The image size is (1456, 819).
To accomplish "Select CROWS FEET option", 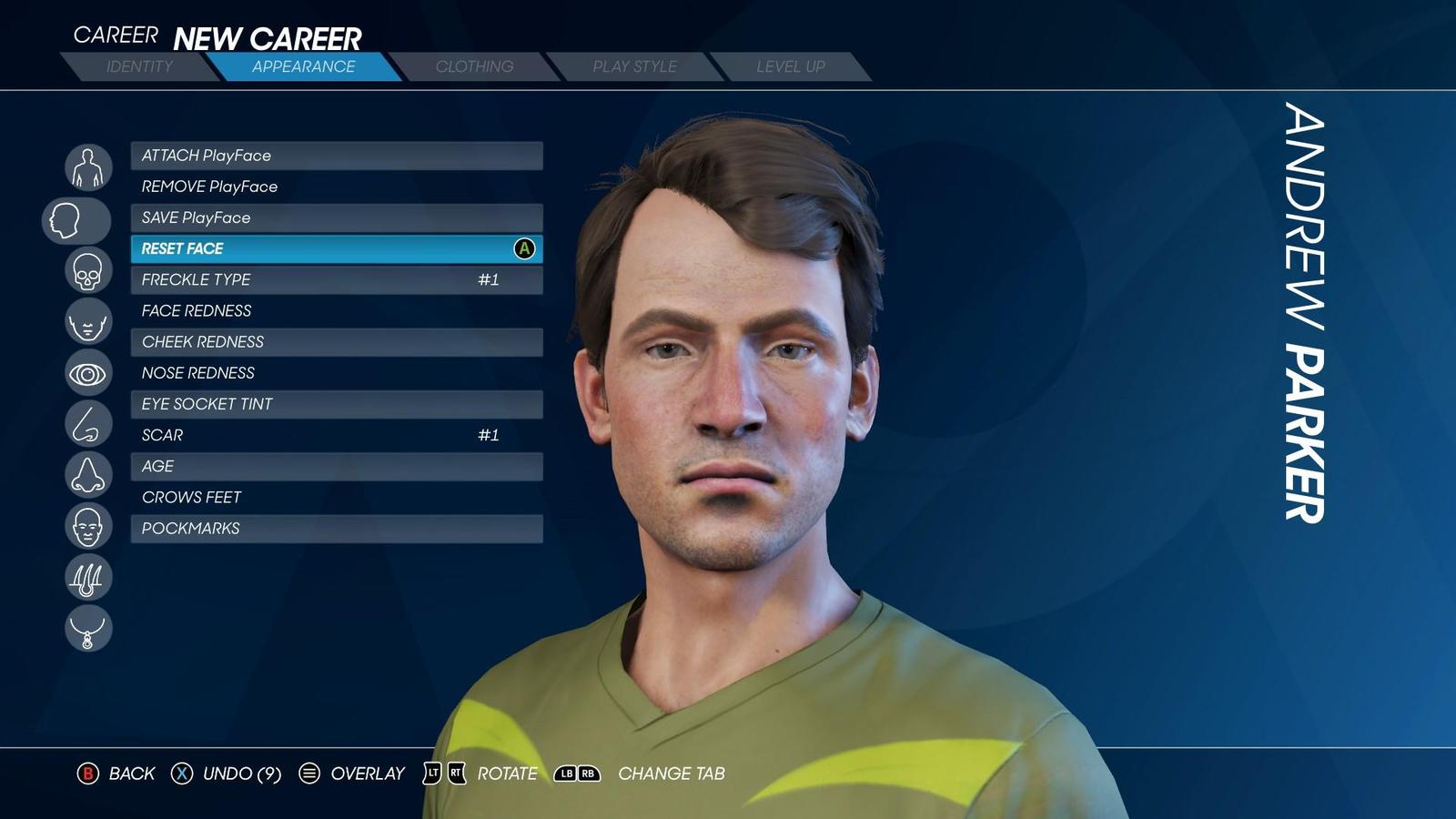I will pos(337,497).
